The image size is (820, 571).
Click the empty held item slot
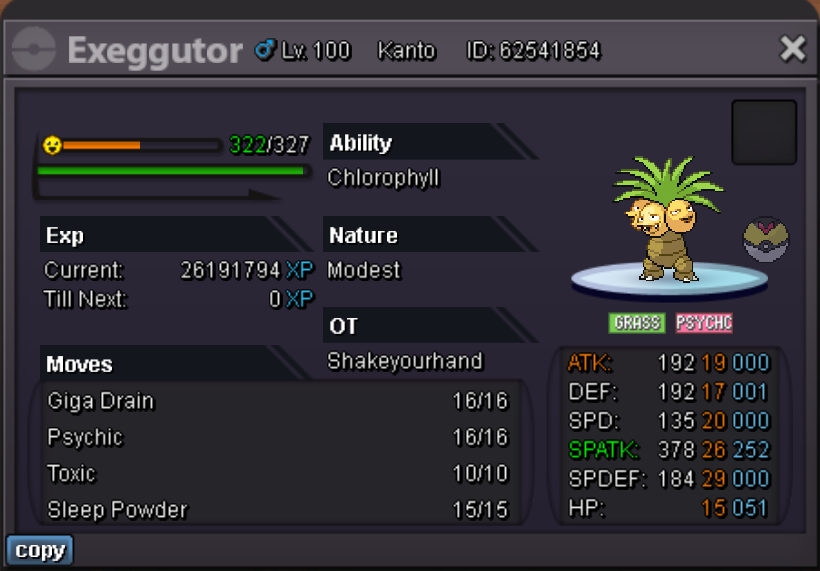(764, 132)
